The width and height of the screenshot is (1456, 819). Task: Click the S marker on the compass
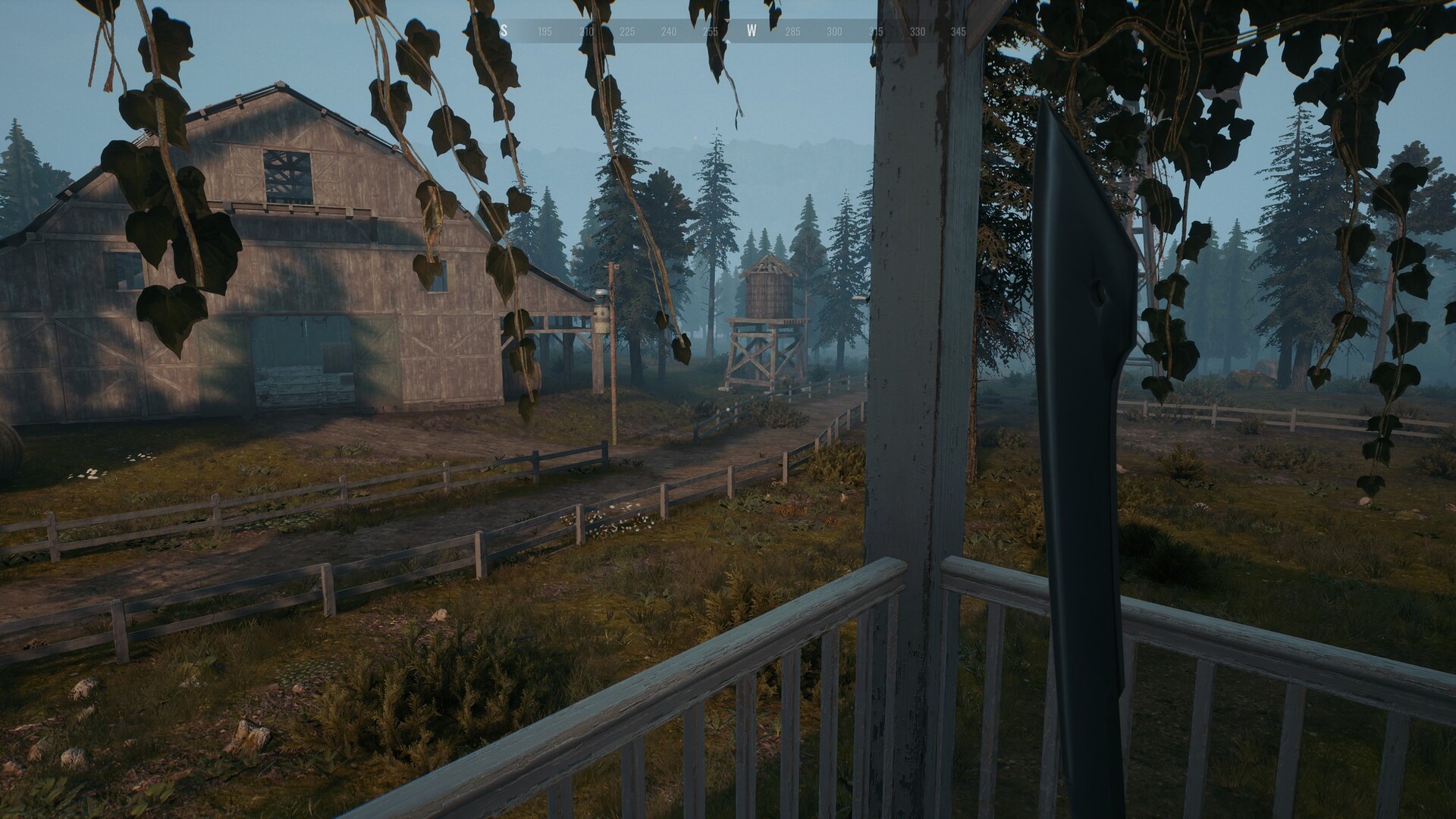(504, 29)
